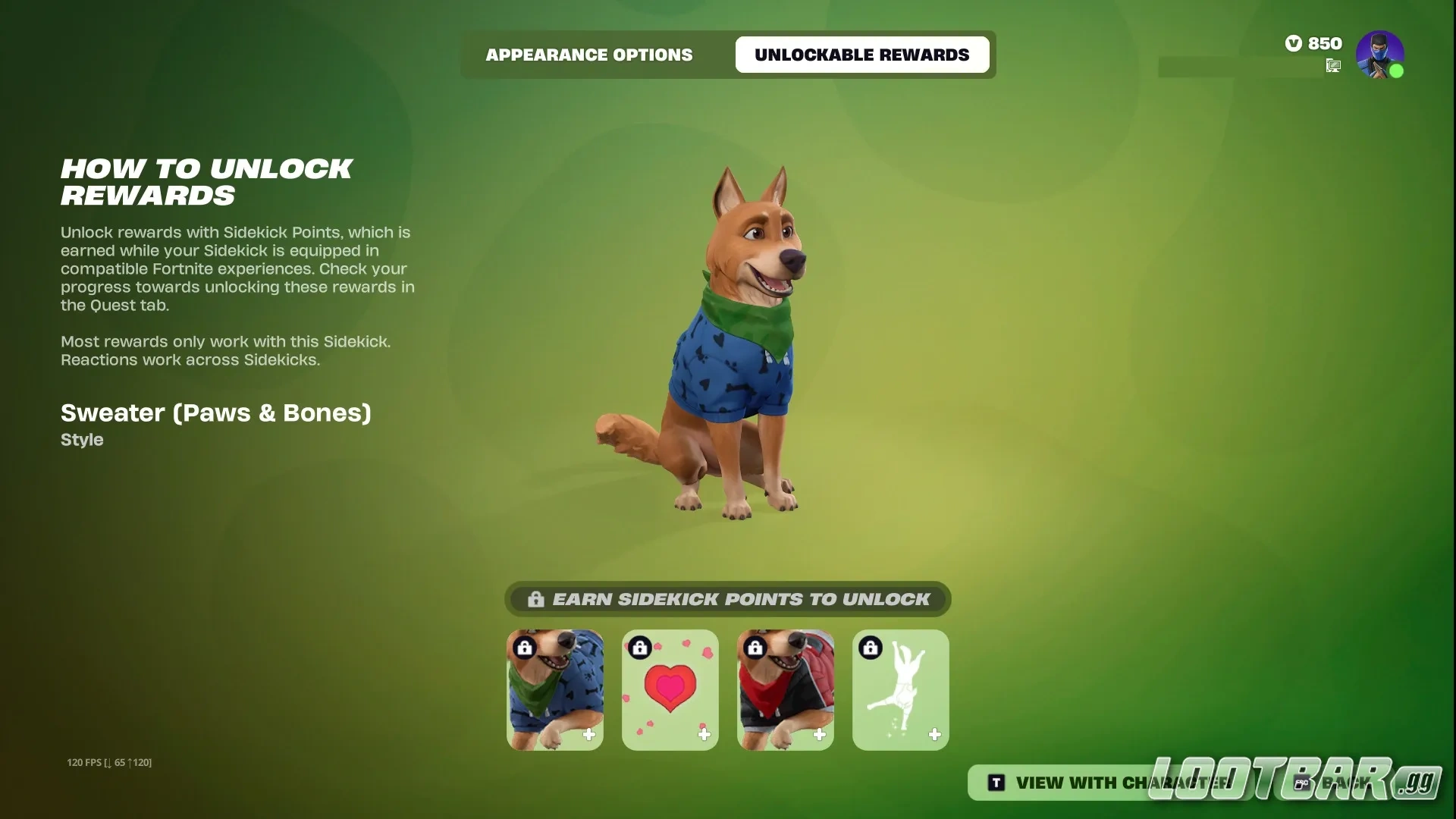Click lock badge on green sweater reward
The height and width of the screenshot is (819, 1456).
pos(525,648)
